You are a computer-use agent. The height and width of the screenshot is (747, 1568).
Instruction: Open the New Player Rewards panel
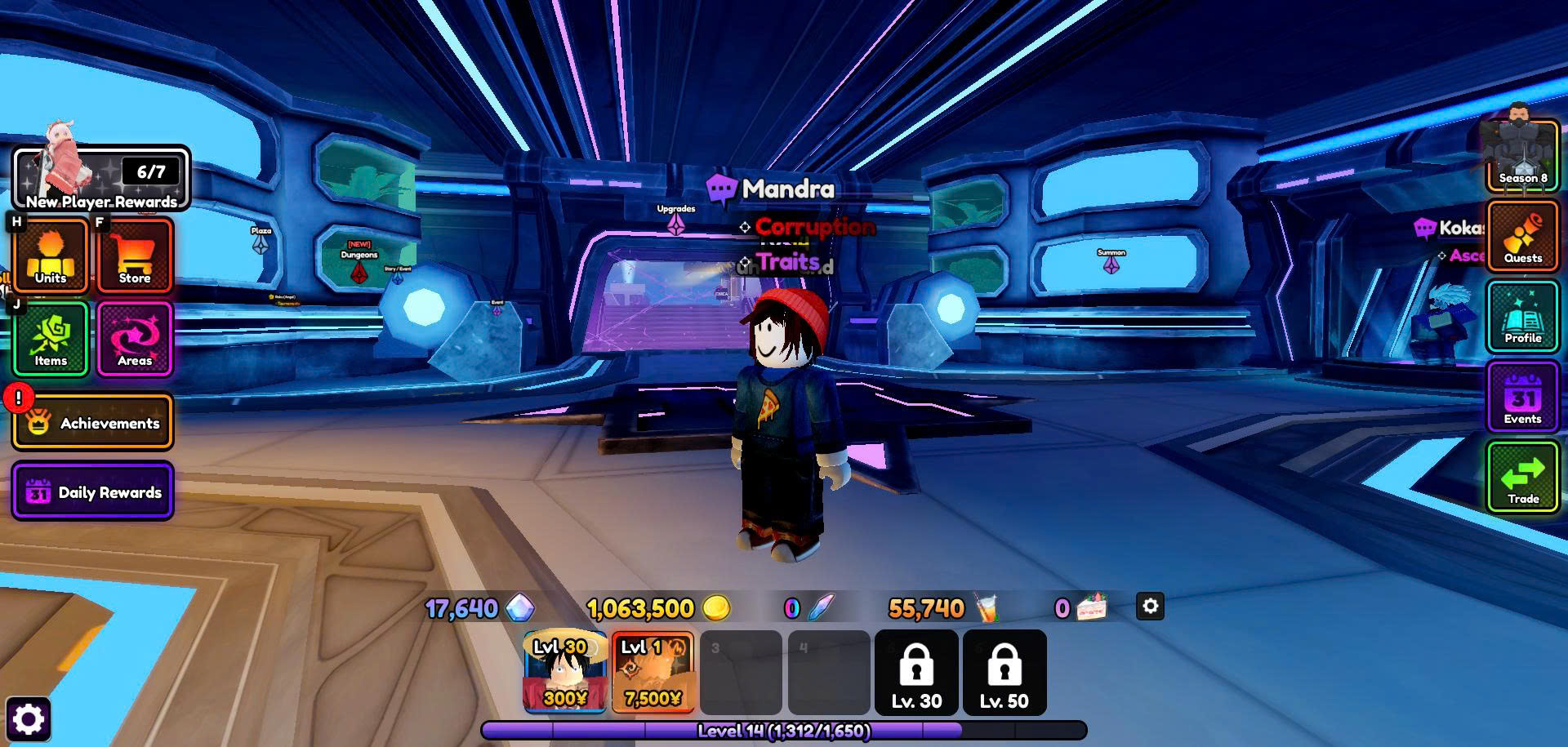pyautogui.click(x=101, y=178)
